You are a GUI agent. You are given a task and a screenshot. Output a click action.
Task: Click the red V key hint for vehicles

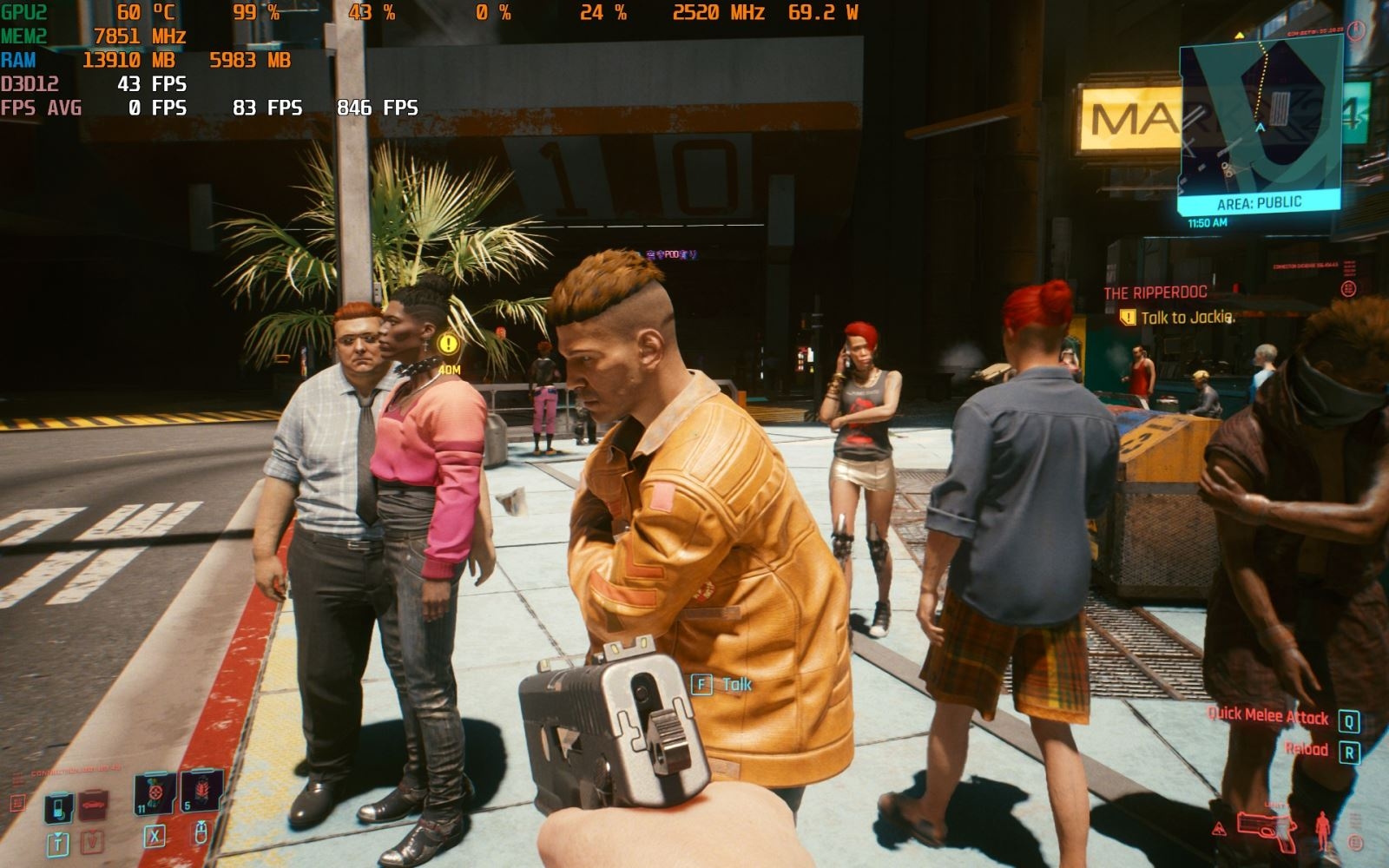tap(93, 841)
